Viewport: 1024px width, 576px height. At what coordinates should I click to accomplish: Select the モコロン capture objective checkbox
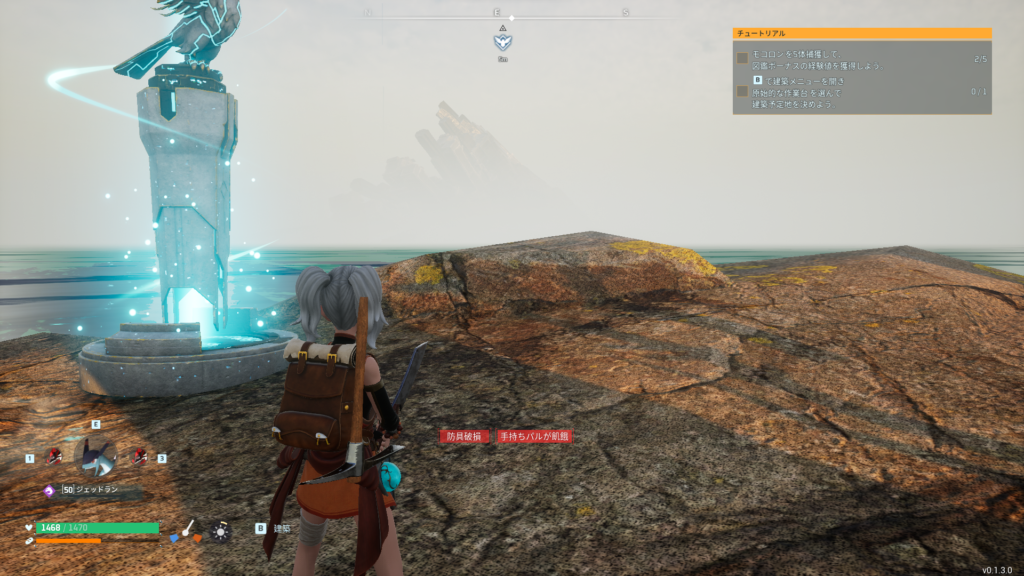tap(743, 59)
